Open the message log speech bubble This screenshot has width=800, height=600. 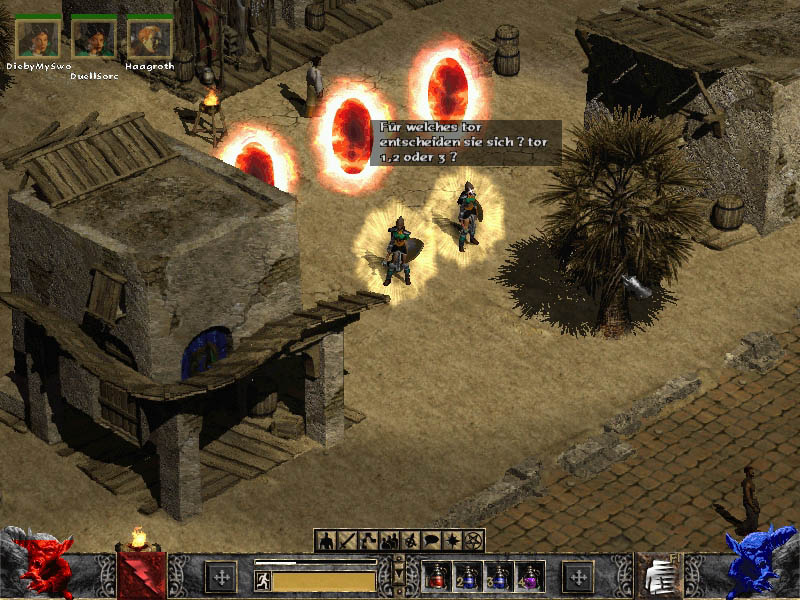point(431,541)
